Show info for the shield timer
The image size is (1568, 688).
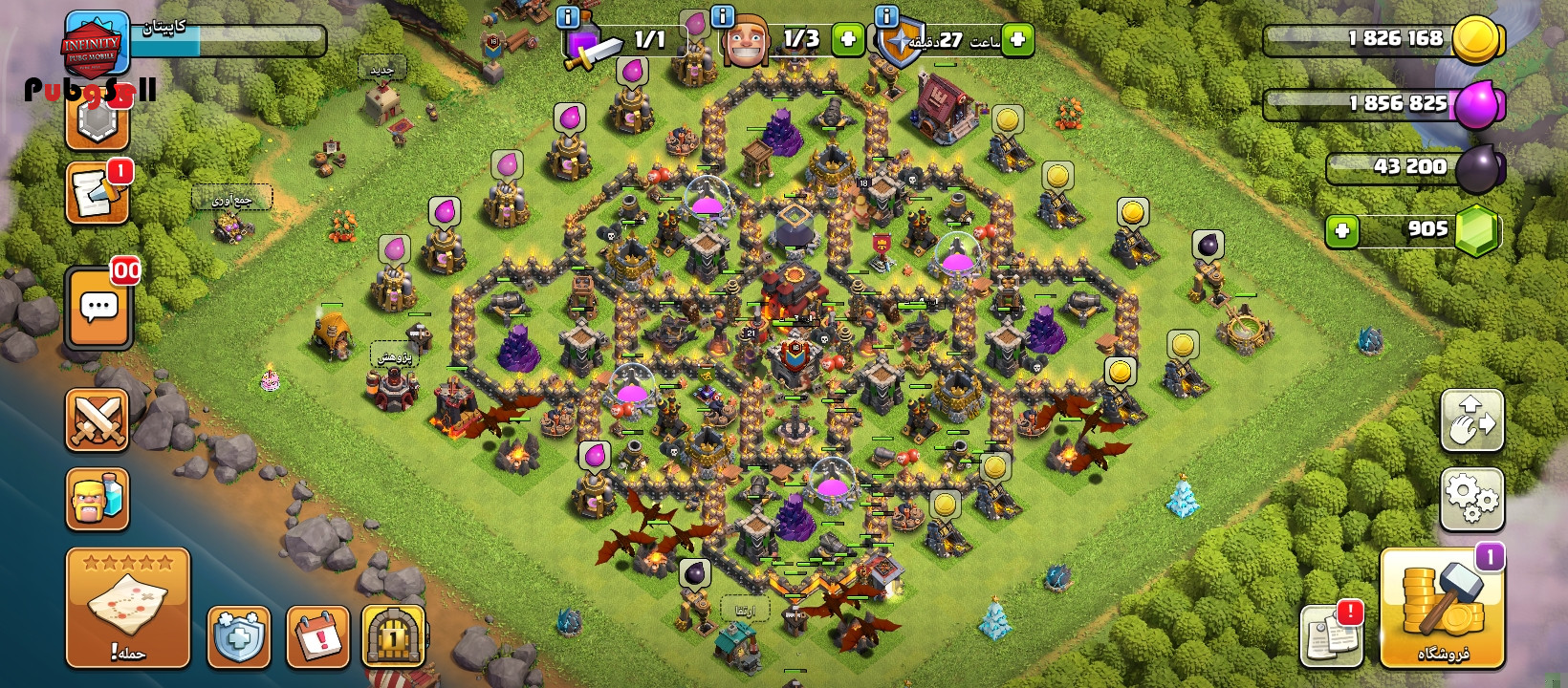(x=886, y=16)
